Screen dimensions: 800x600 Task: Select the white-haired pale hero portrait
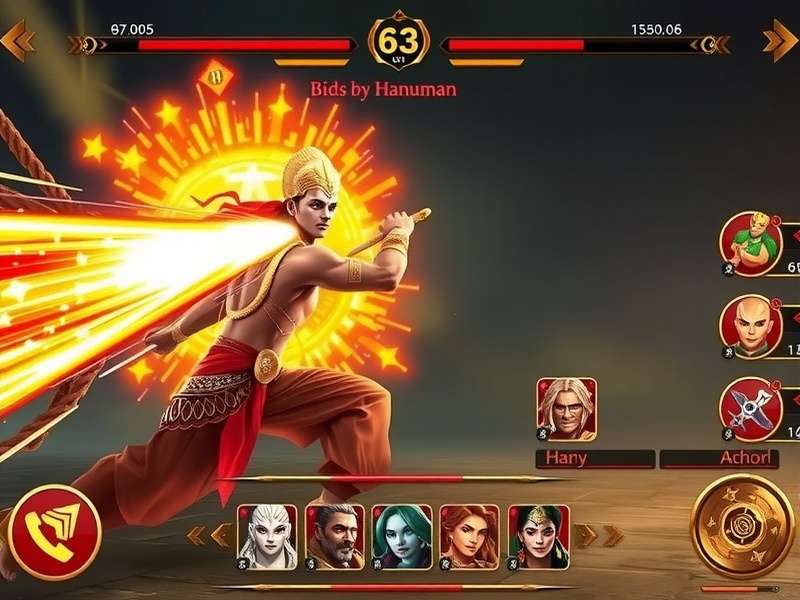click(267, 536)
